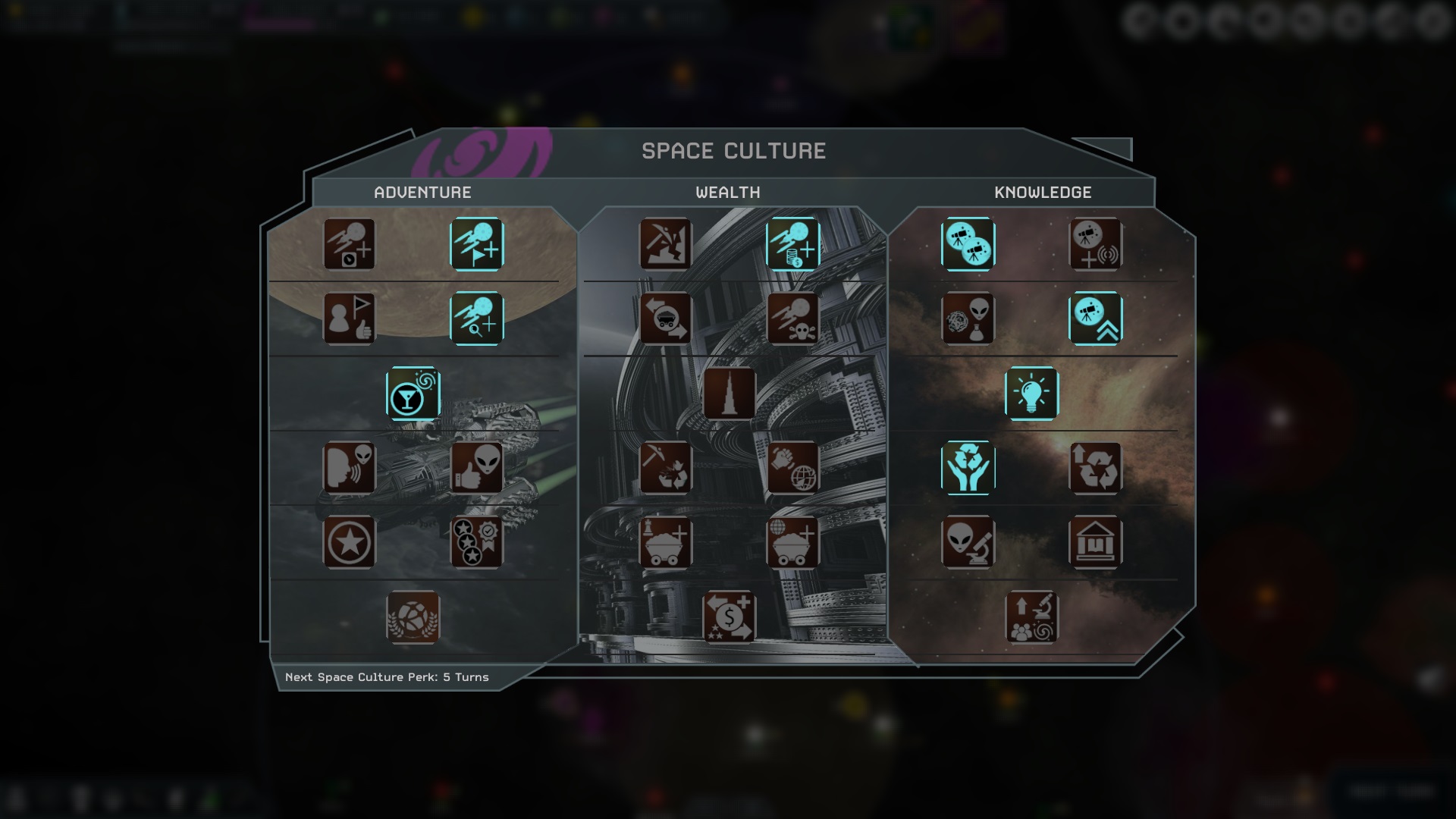
Task: Select the twin telescopes perk
Action: click(x=968, y=244)
